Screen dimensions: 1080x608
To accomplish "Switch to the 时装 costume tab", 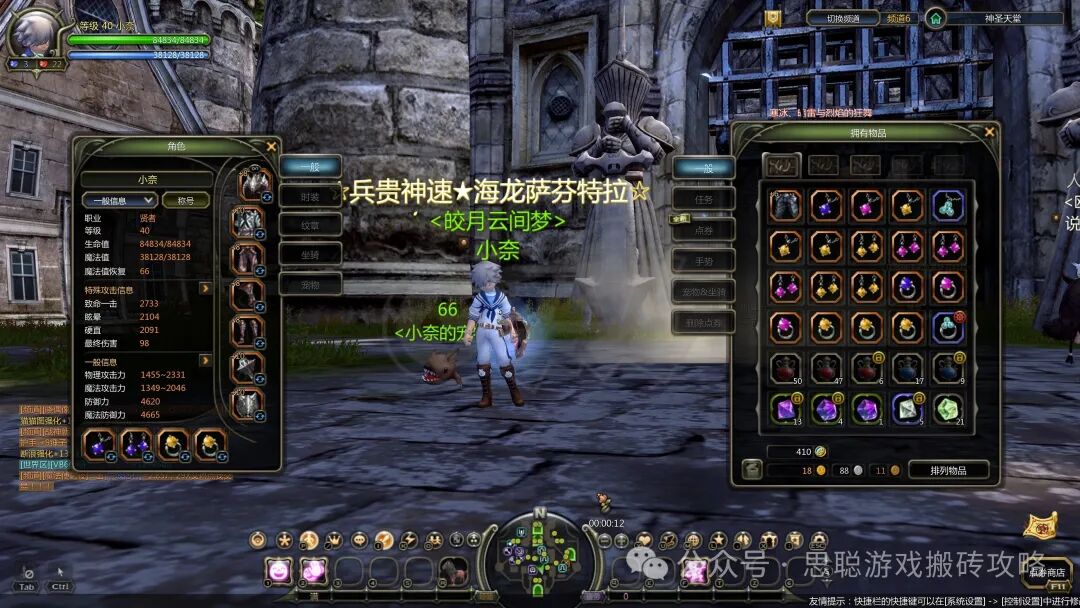I will point(311,197).
